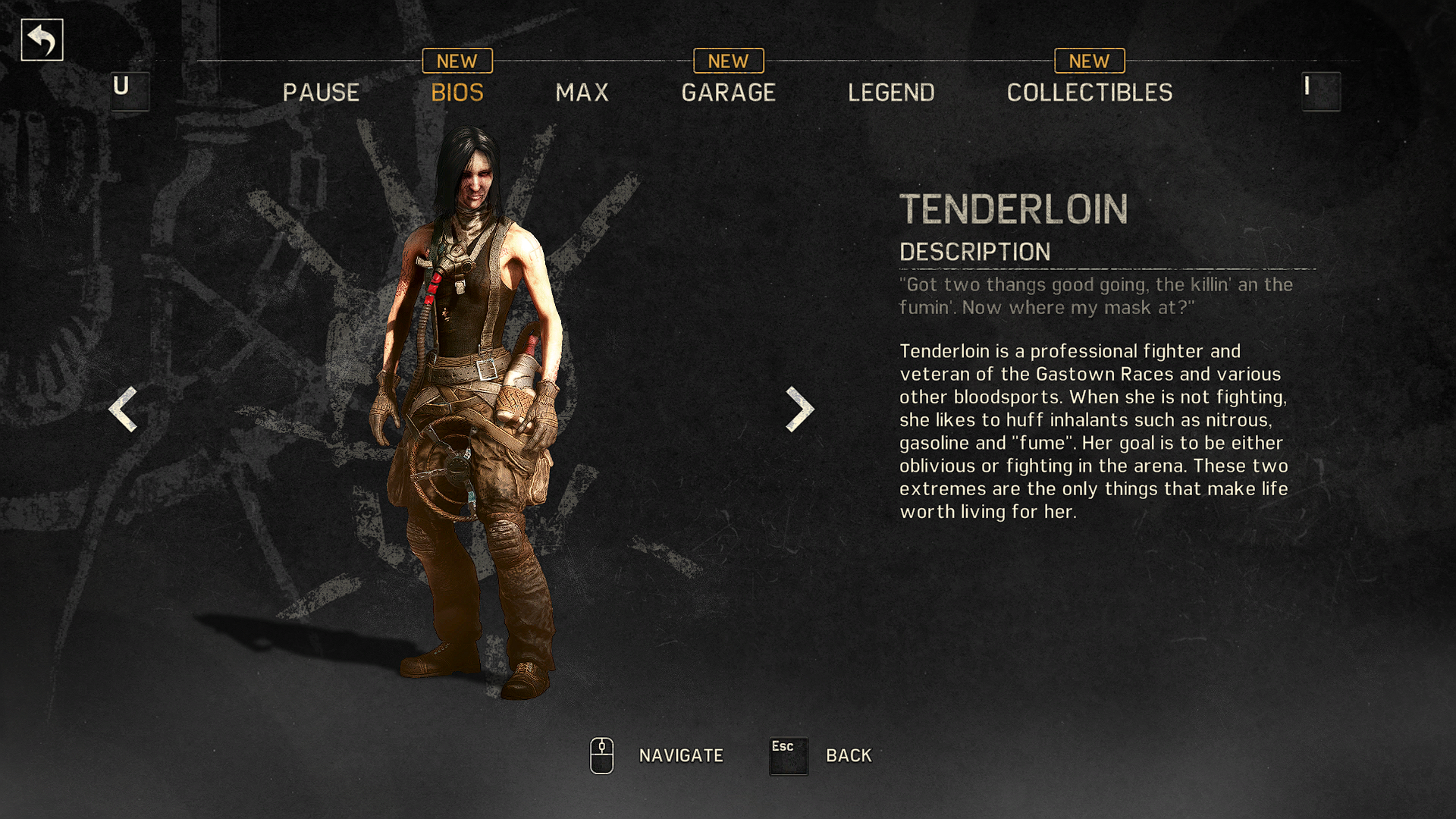Switch to the Pause tab
Screen dimensions: 1456x819
click(x=321, y=93)
